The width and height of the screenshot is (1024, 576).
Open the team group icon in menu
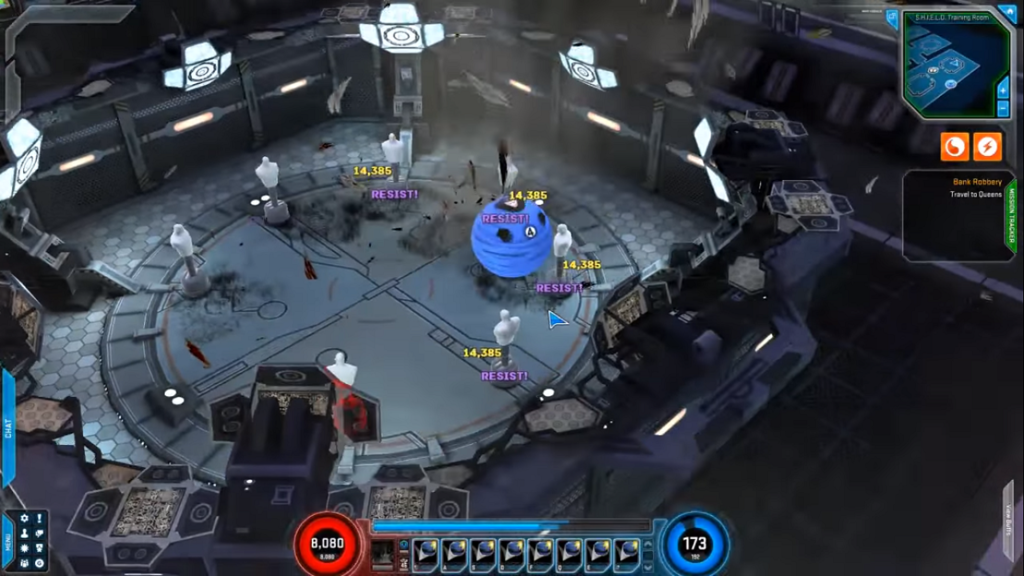[25, 564]
